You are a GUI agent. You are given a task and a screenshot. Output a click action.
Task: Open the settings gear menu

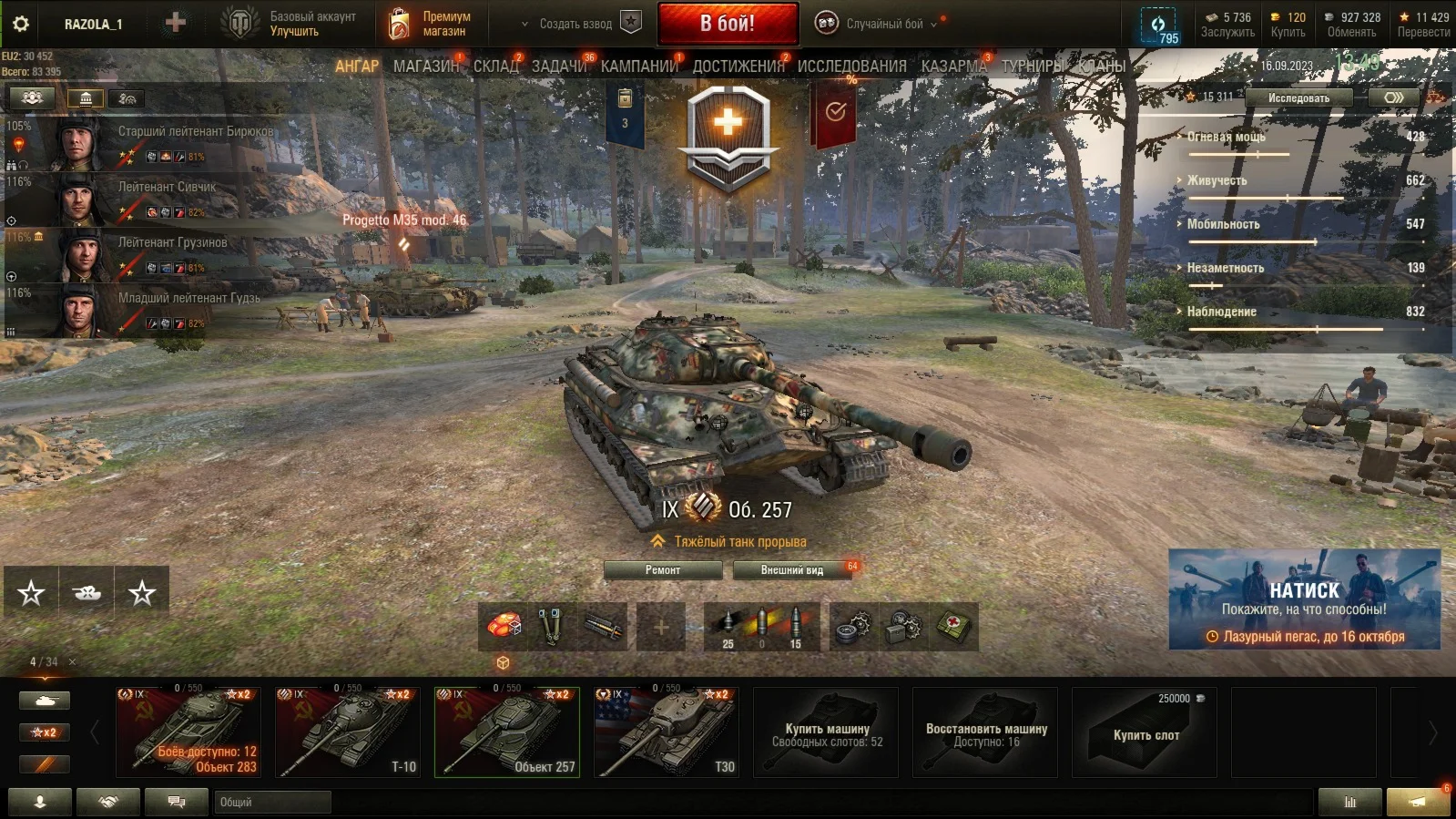click(x=20, y=24)
